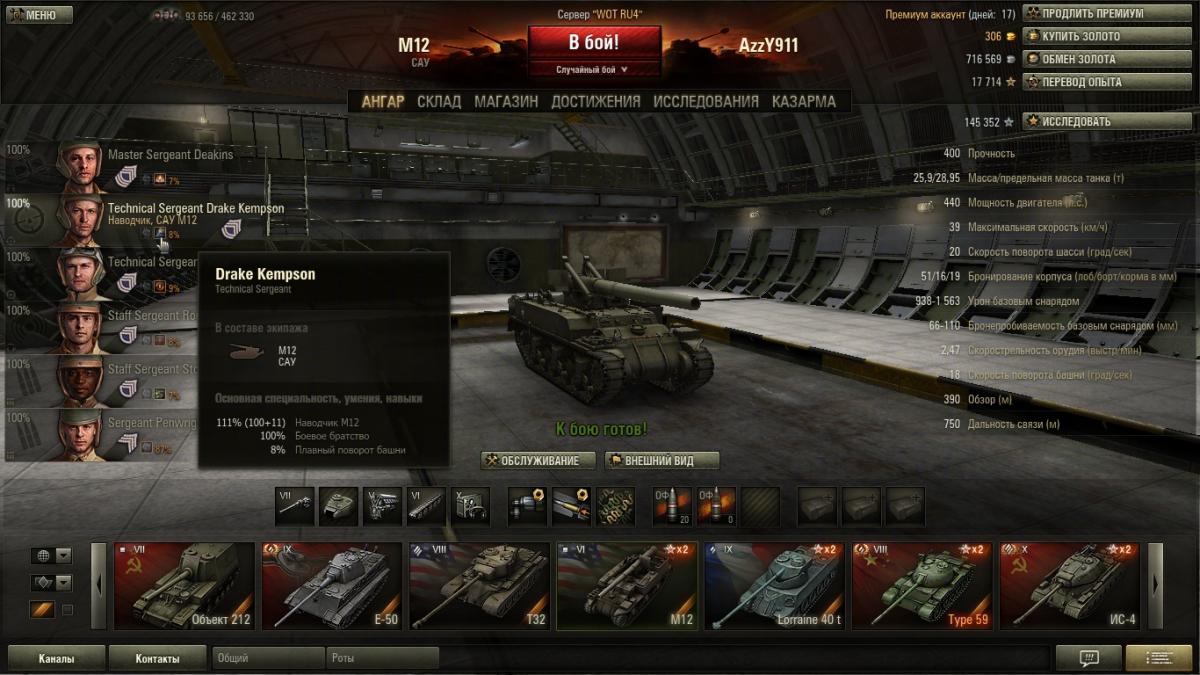Image resolution: width=1200 pixels, height=675 pixels.
Task: Open the КАЗАРМА tab
Action: pyautogui.click(x=804, y=101)
